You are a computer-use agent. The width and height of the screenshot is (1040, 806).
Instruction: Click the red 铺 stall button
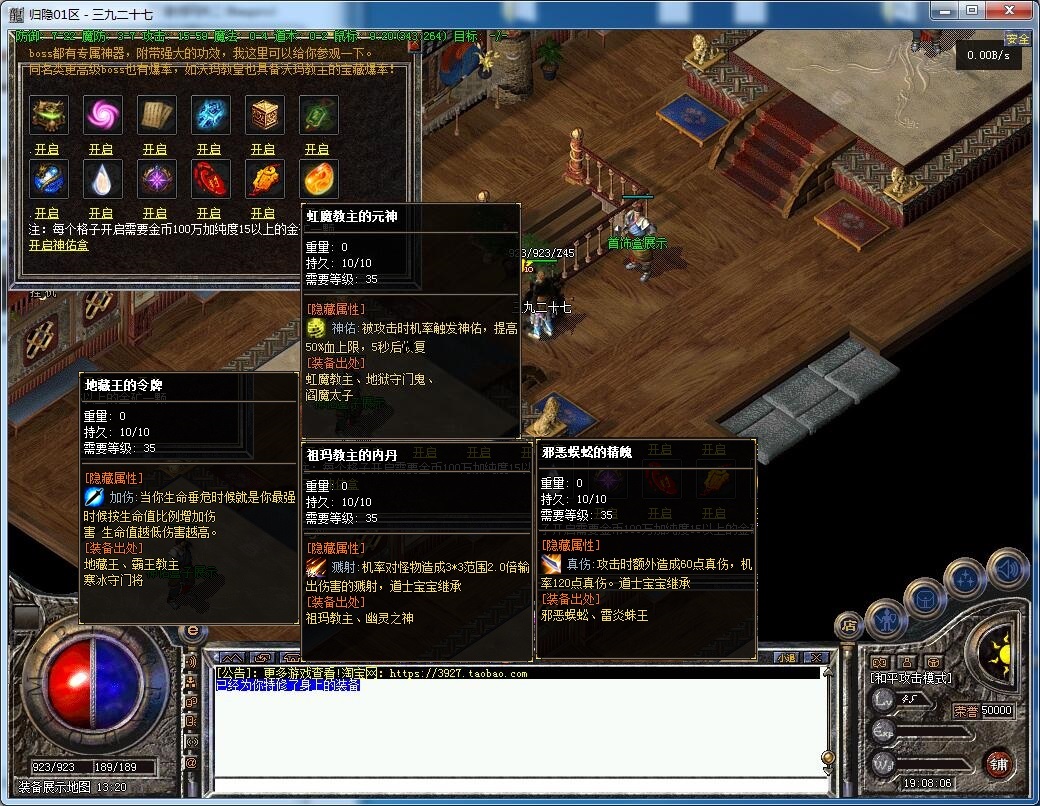(x=997, y=763)
